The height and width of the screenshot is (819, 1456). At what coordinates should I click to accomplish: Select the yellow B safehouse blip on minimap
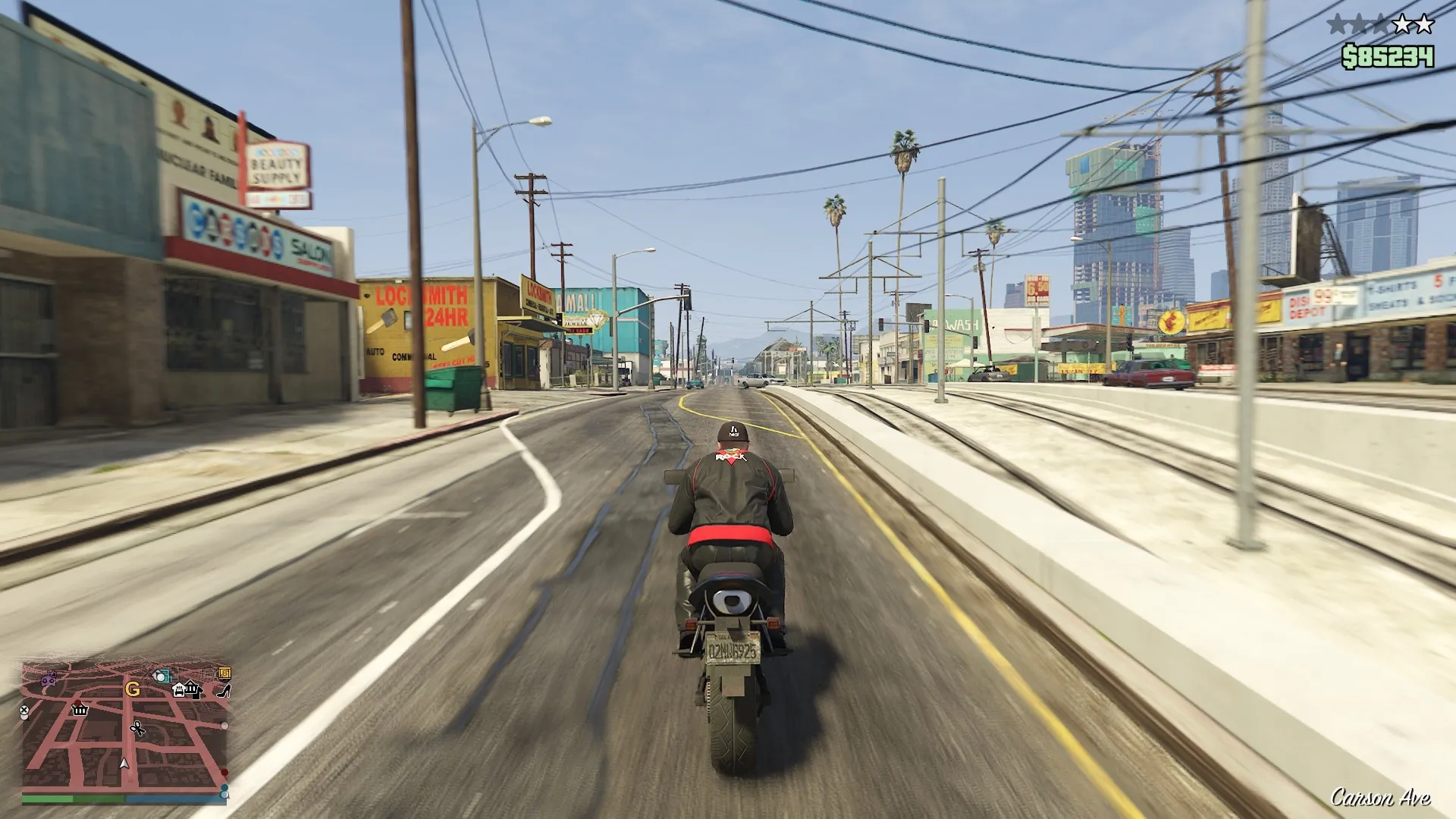[x=224, y=675]
